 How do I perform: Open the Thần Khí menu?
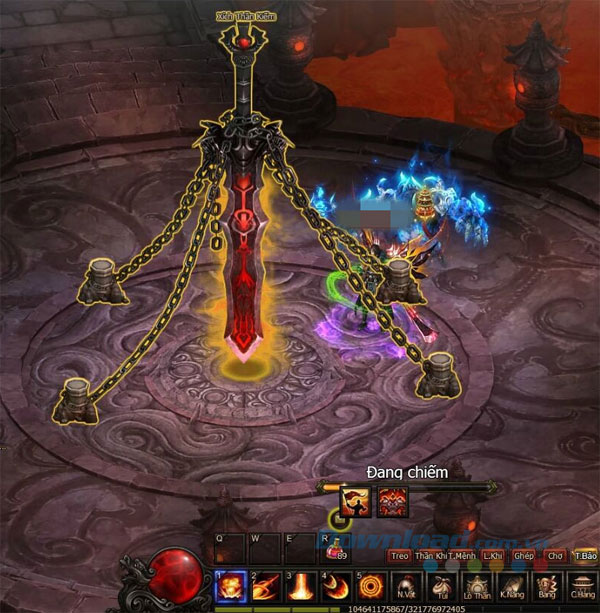coord(429,555)
